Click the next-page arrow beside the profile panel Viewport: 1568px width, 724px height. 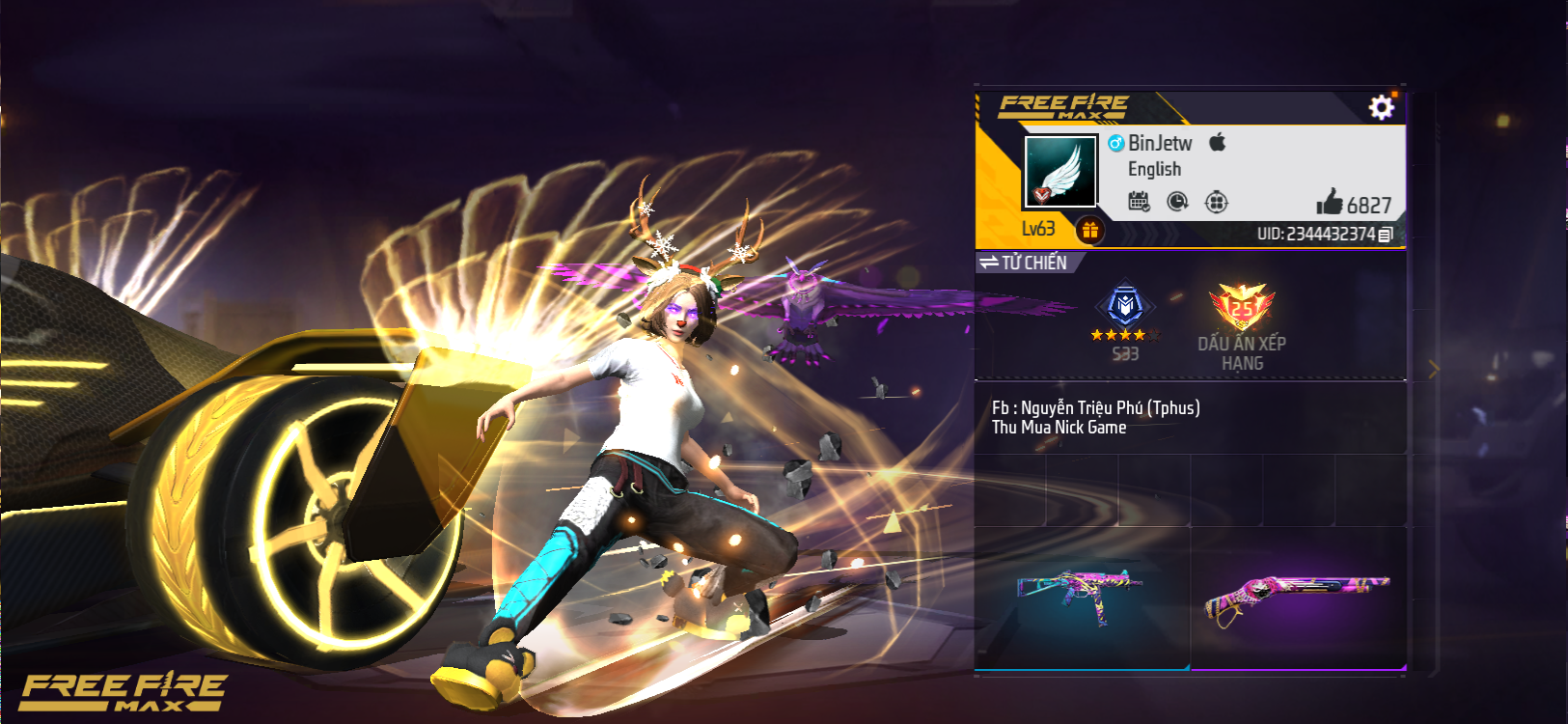click(x=1433, y=369)
